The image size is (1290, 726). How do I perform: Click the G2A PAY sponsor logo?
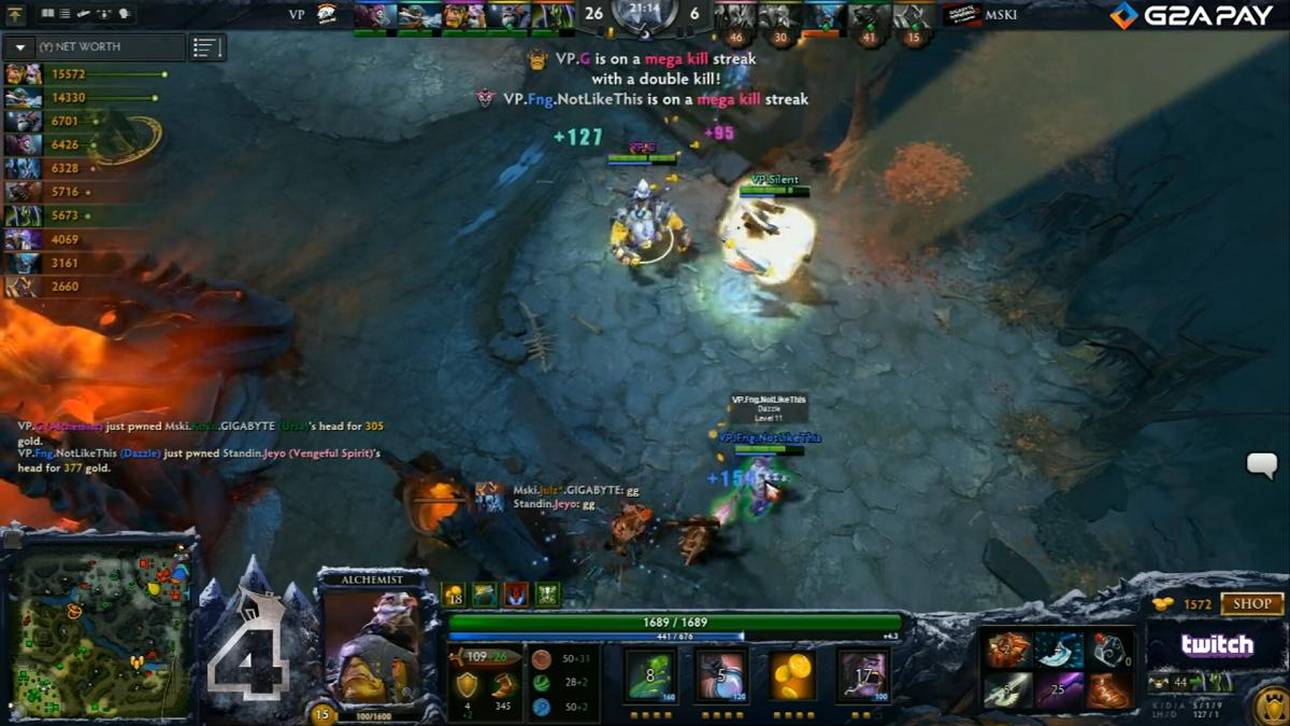(1192, 15)
